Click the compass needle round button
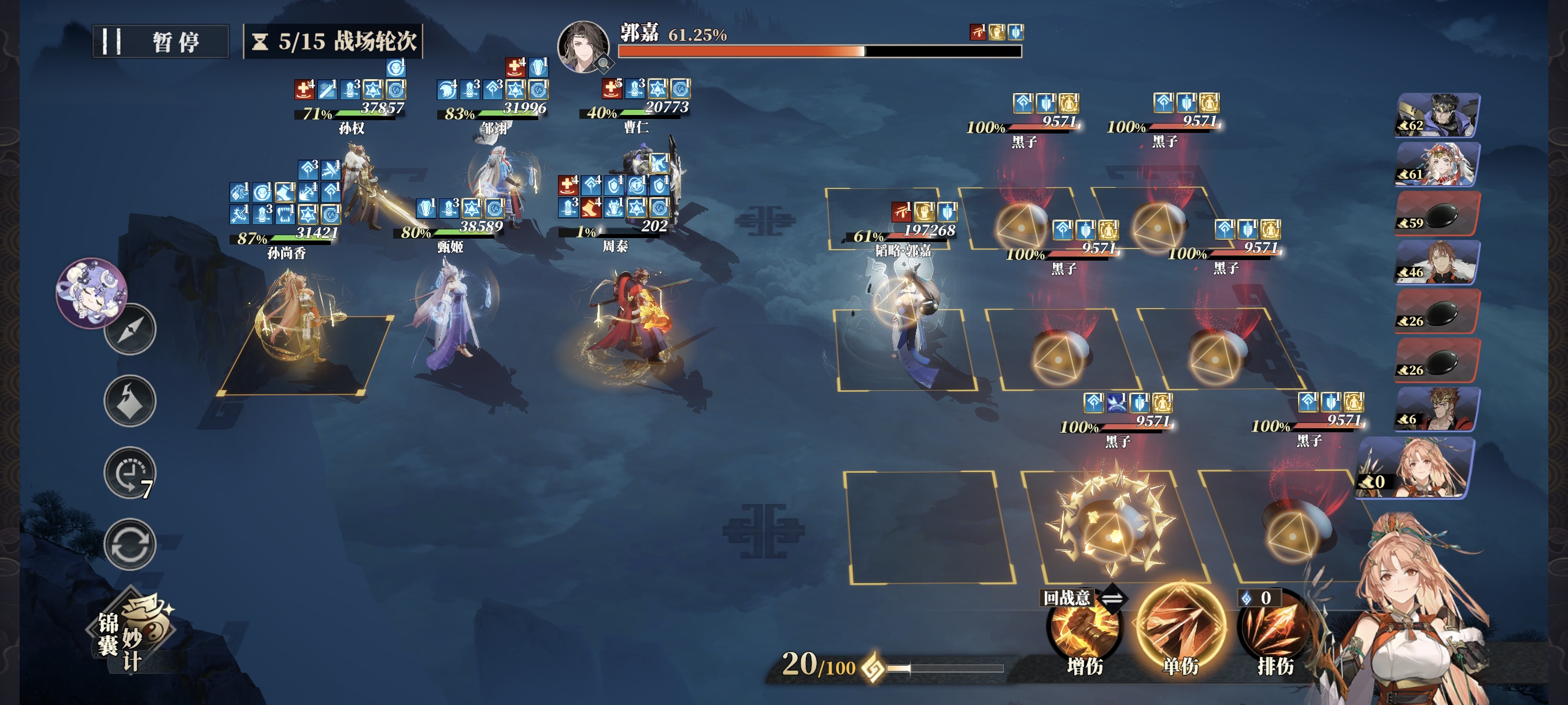1568x705 pixels. (130, 330)
